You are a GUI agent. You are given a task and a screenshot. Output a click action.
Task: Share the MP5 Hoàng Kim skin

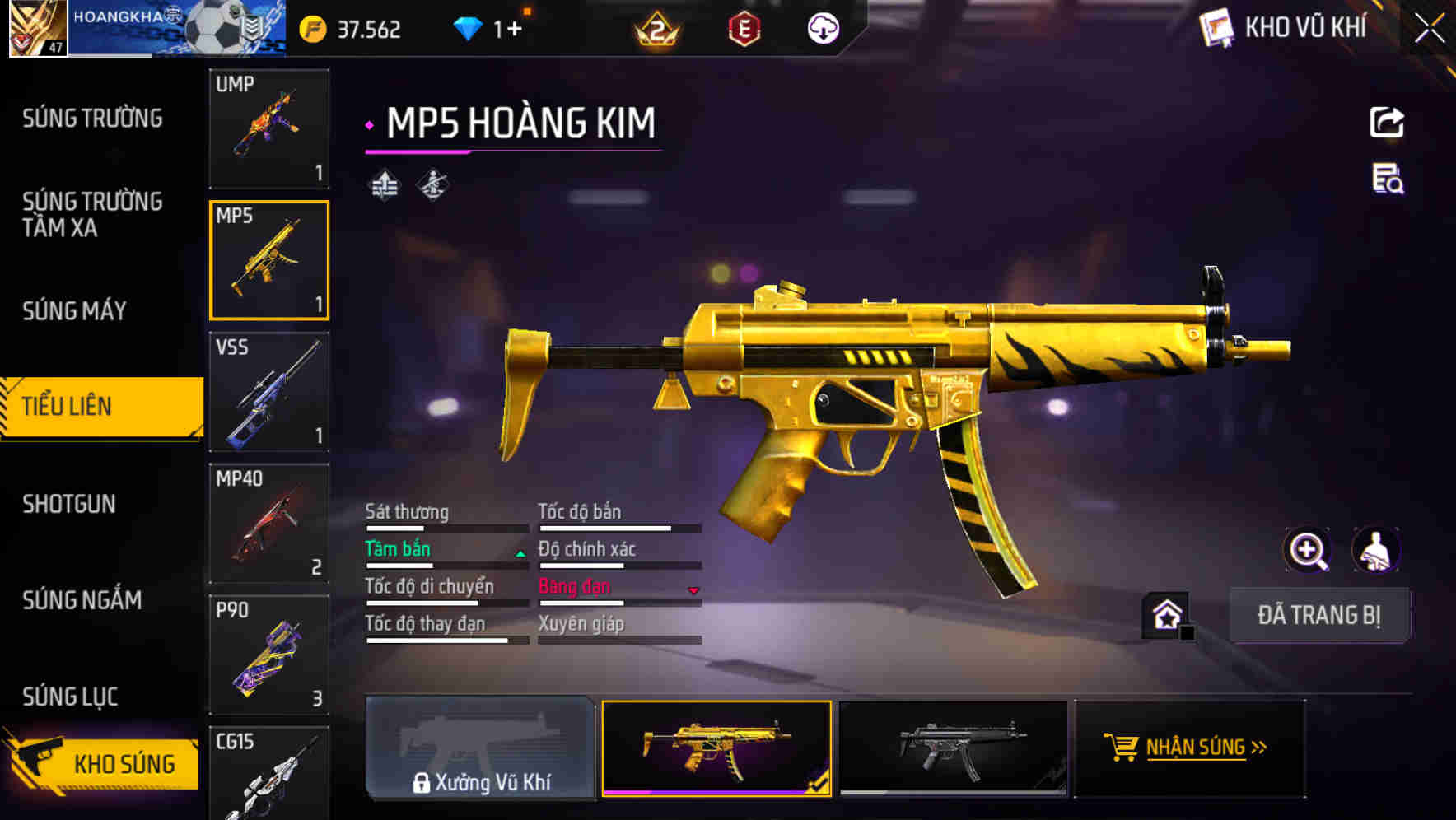coord(1387,123)
